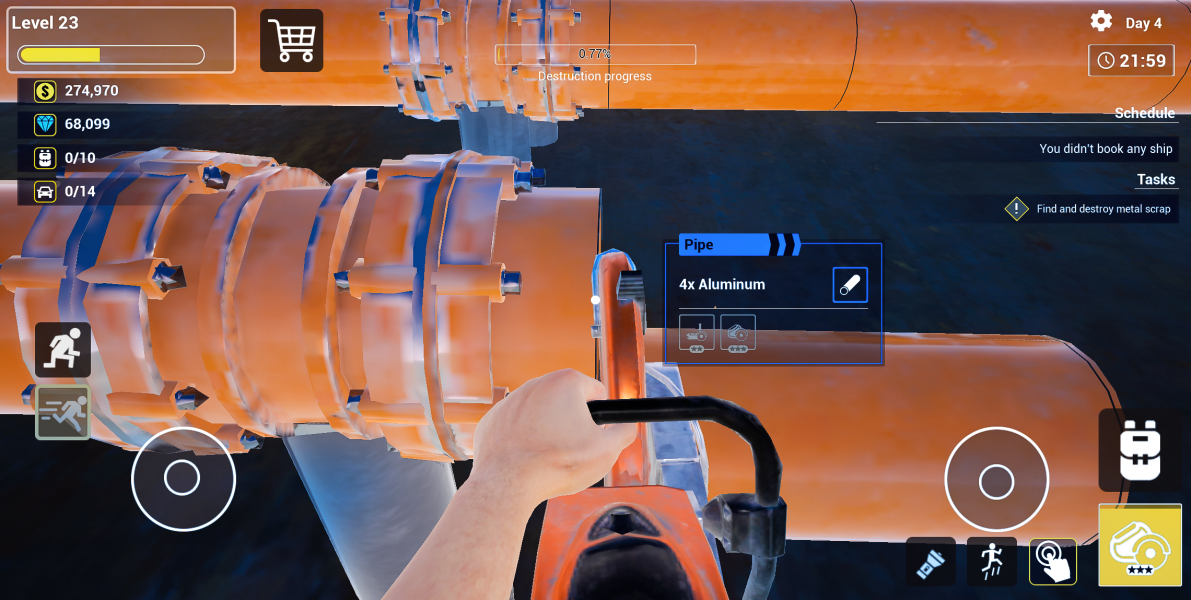1191x600 pixels.
Task: Tap the left movement joystick
Action: [183, 478]
